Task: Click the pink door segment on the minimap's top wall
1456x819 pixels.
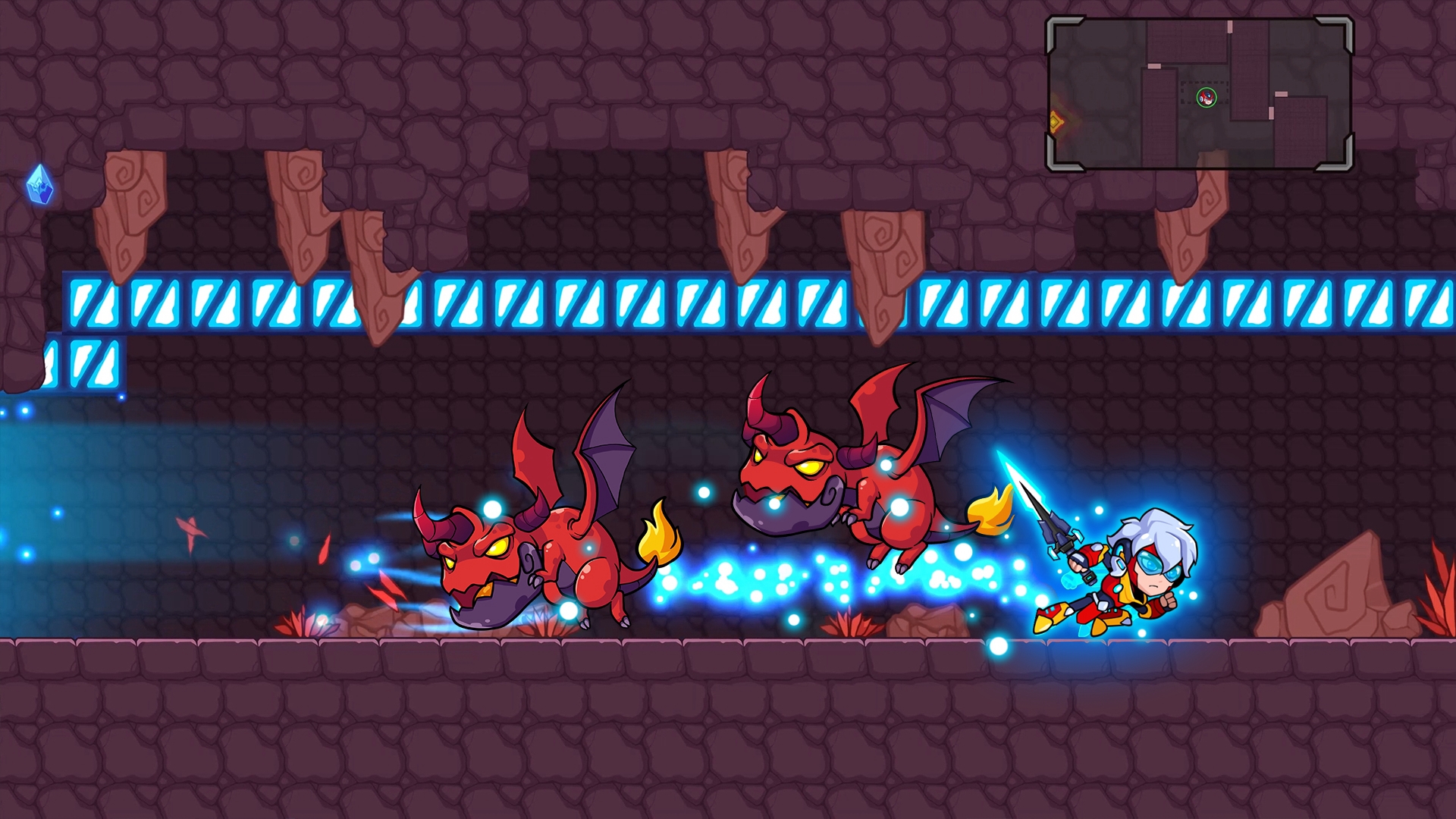Action: pos(1229,27)
